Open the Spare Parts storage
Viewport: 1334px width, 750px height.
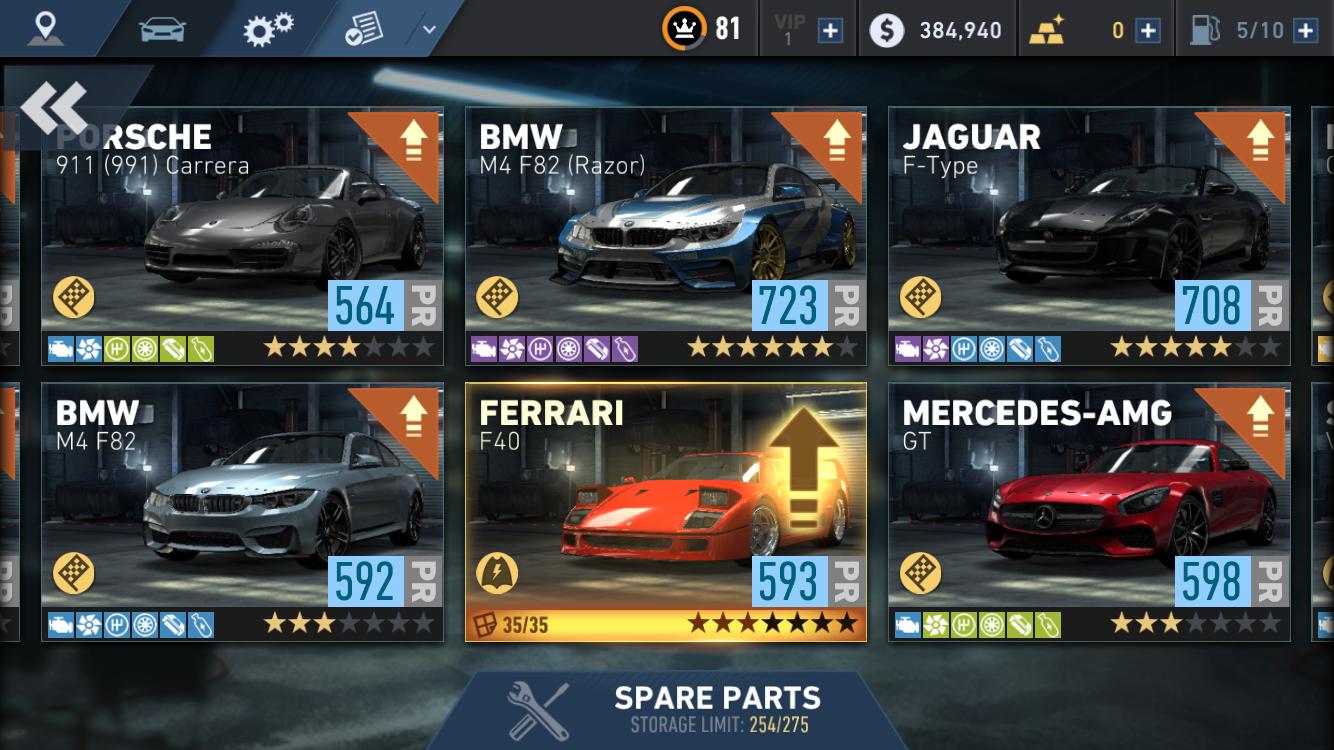click(666, 710)
